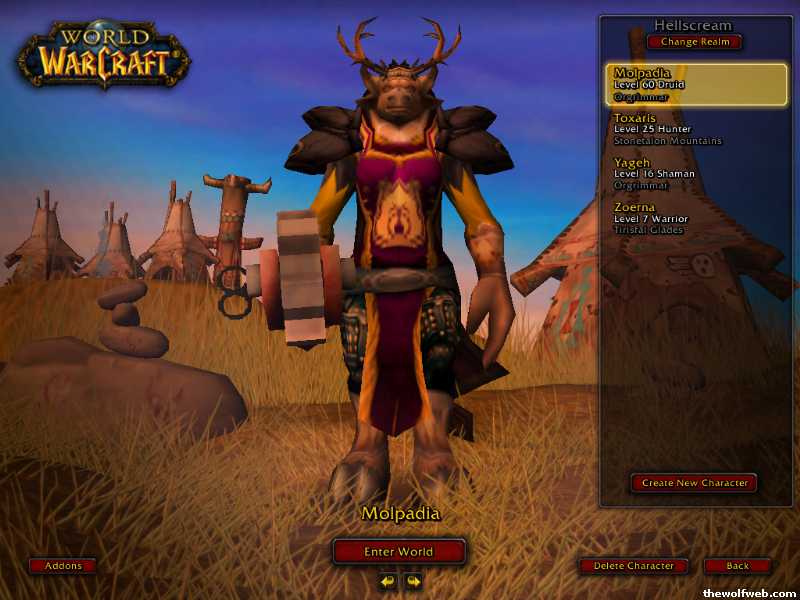Open the Change Realm dialog
The width and height of the screenshot is (800, 600).
click(x=695, y=42)
